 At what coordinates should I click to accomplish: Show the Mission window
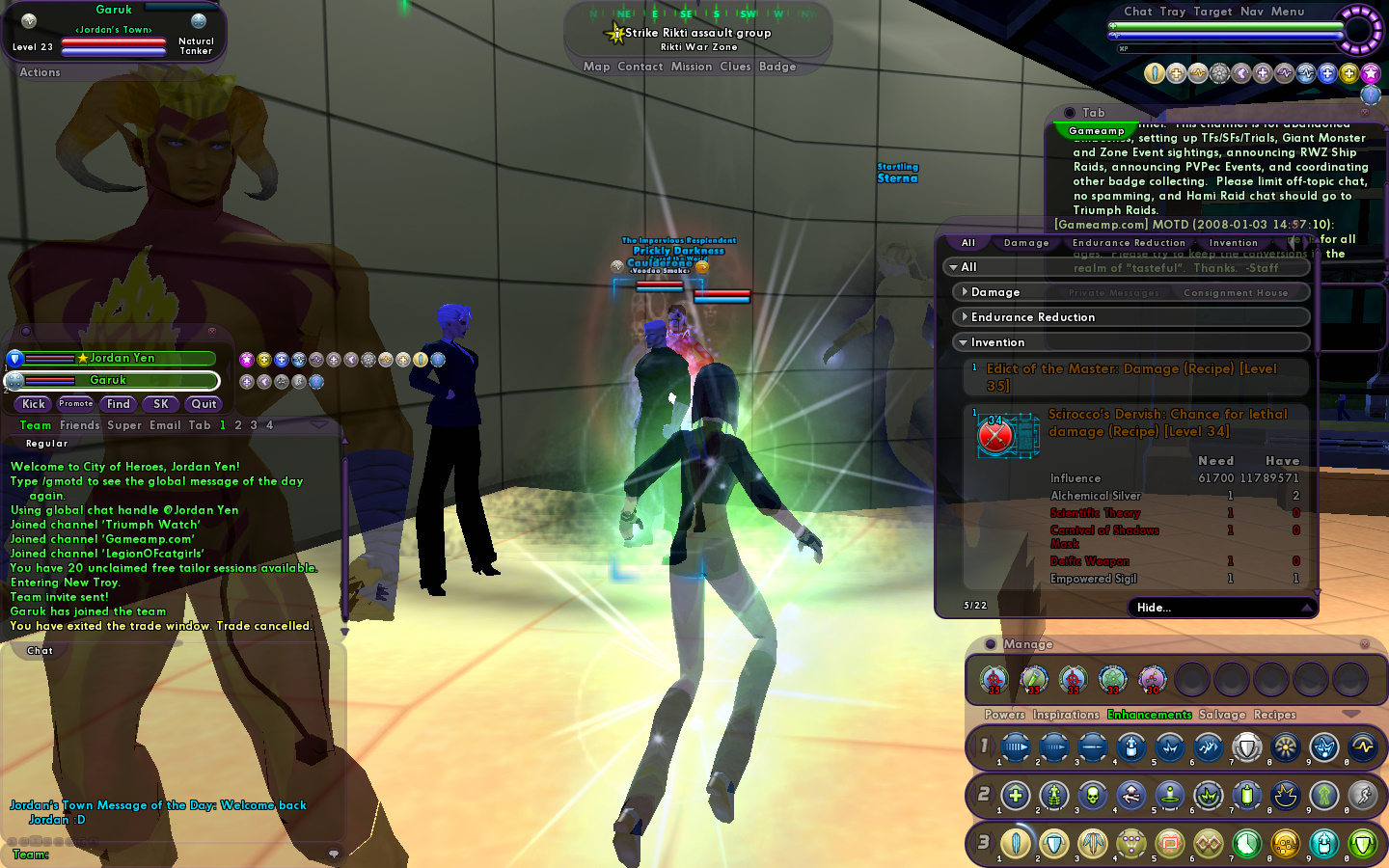pos(691,67)
